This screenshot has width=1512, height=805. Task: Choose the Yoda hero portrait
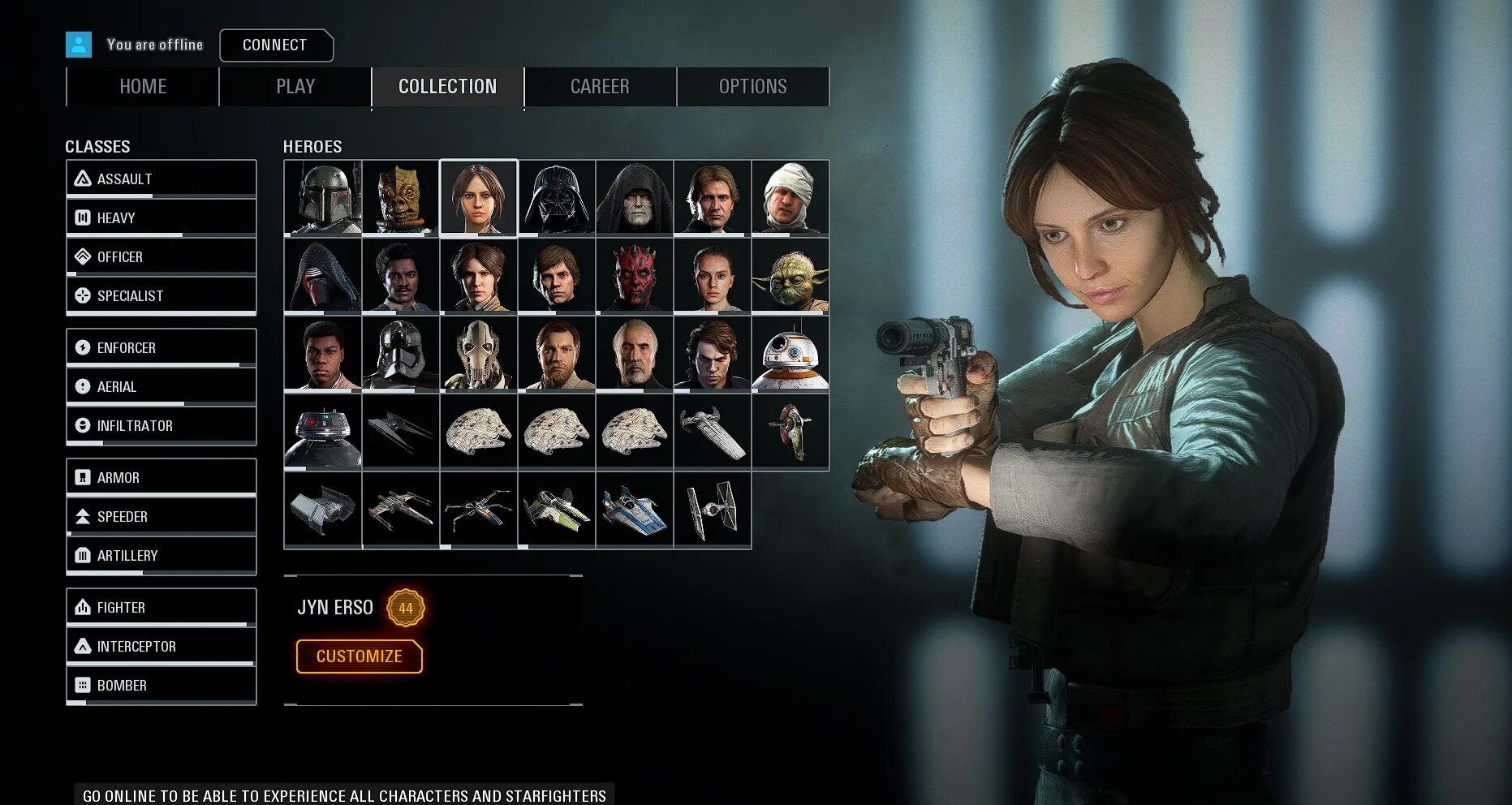click(790, 276)
